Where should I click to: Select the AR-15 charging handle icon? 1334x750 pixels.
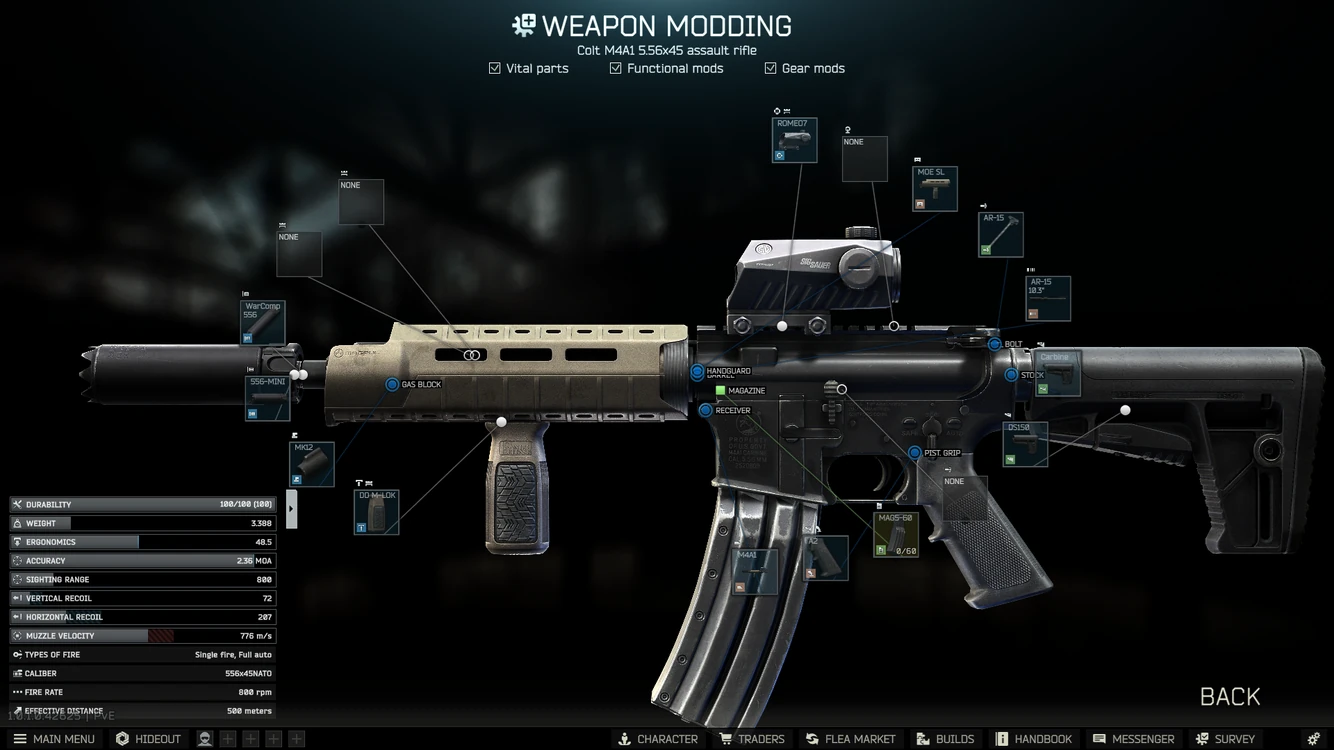coord(1000,233)
